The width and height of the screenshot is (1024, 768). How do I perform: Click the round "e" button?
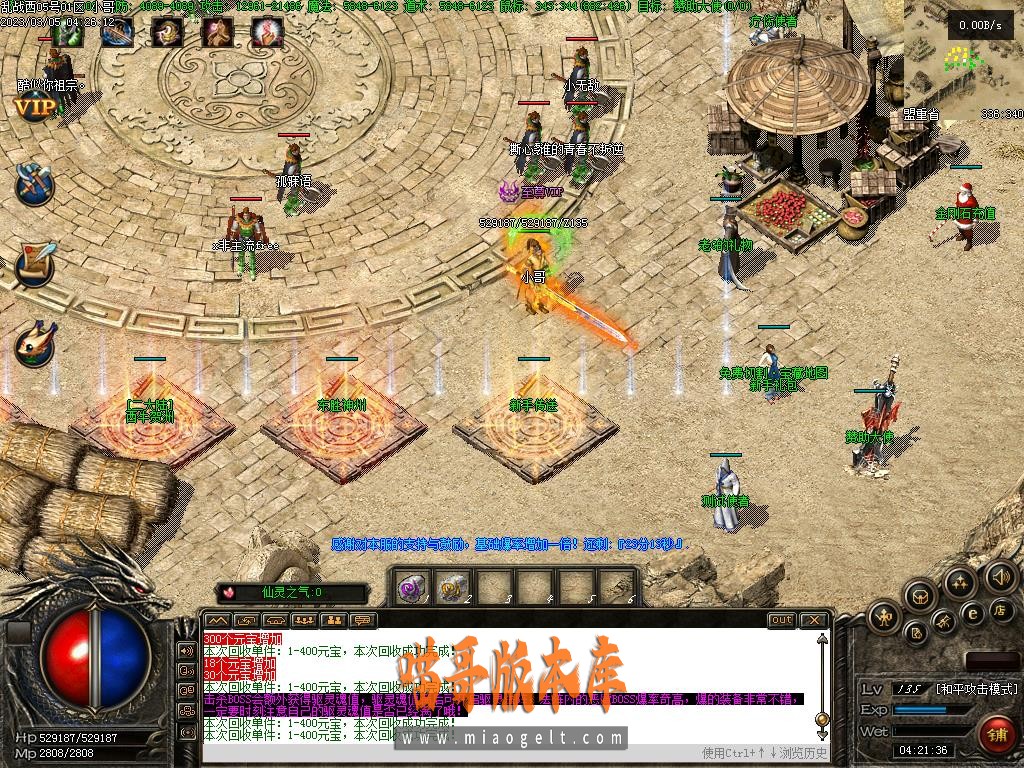[972, 614]
